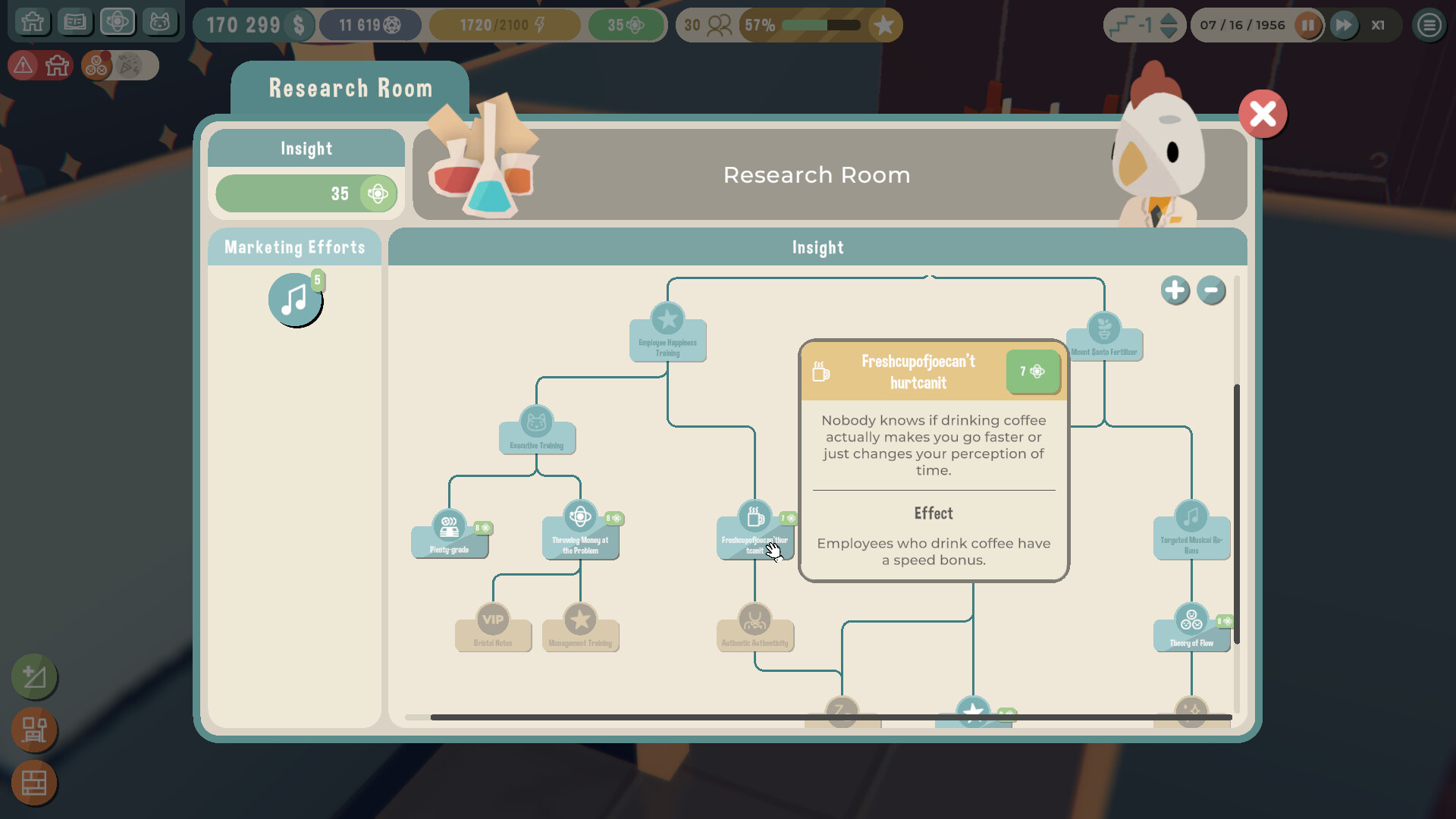Open the cat staff icon in top toolbar

coord(160,22)
